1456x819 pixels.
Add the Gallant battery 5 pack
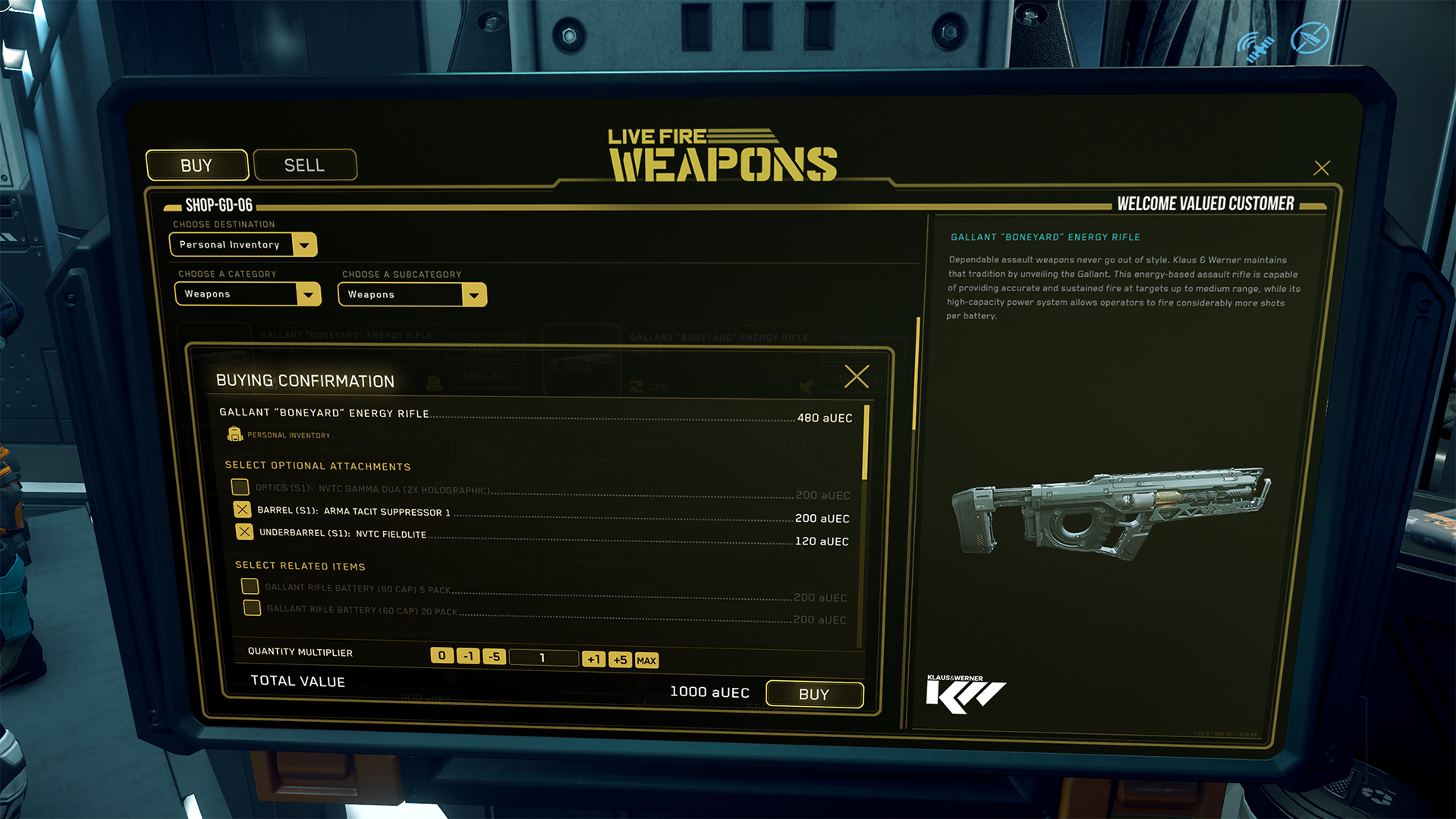coord(250,586)
